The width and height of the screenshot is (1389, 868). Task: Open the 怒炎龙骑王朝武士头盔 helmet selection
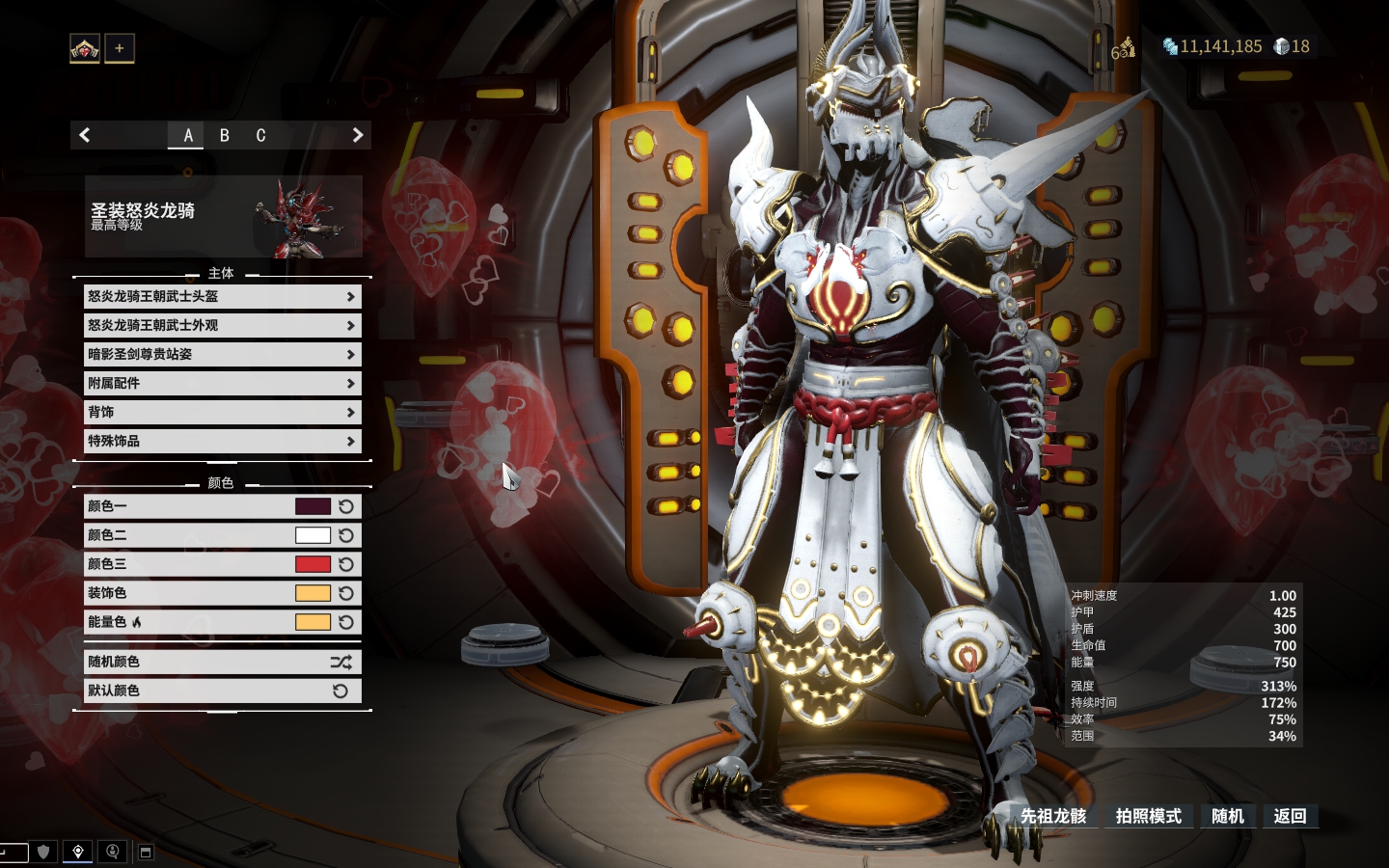(x=222, y=297)
